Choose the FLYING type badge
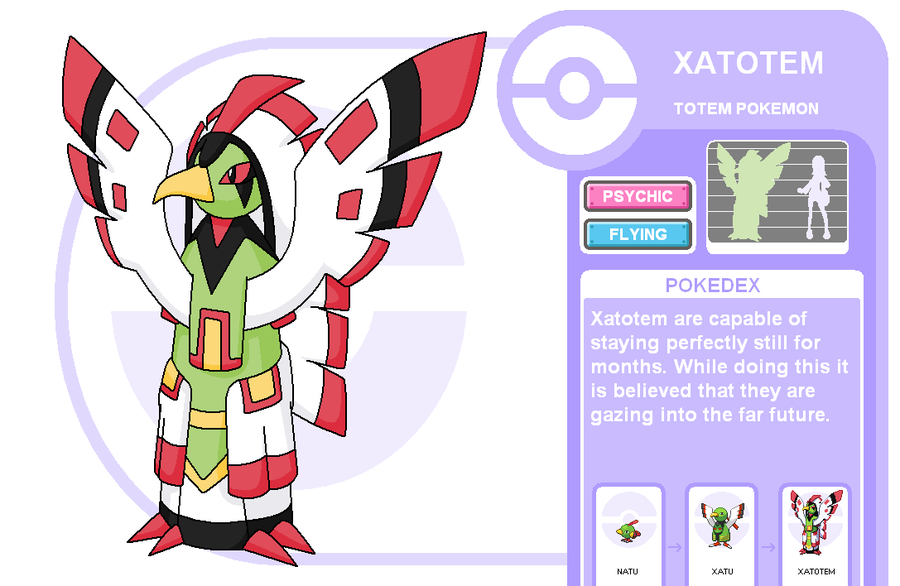 [x=638, y=234]
